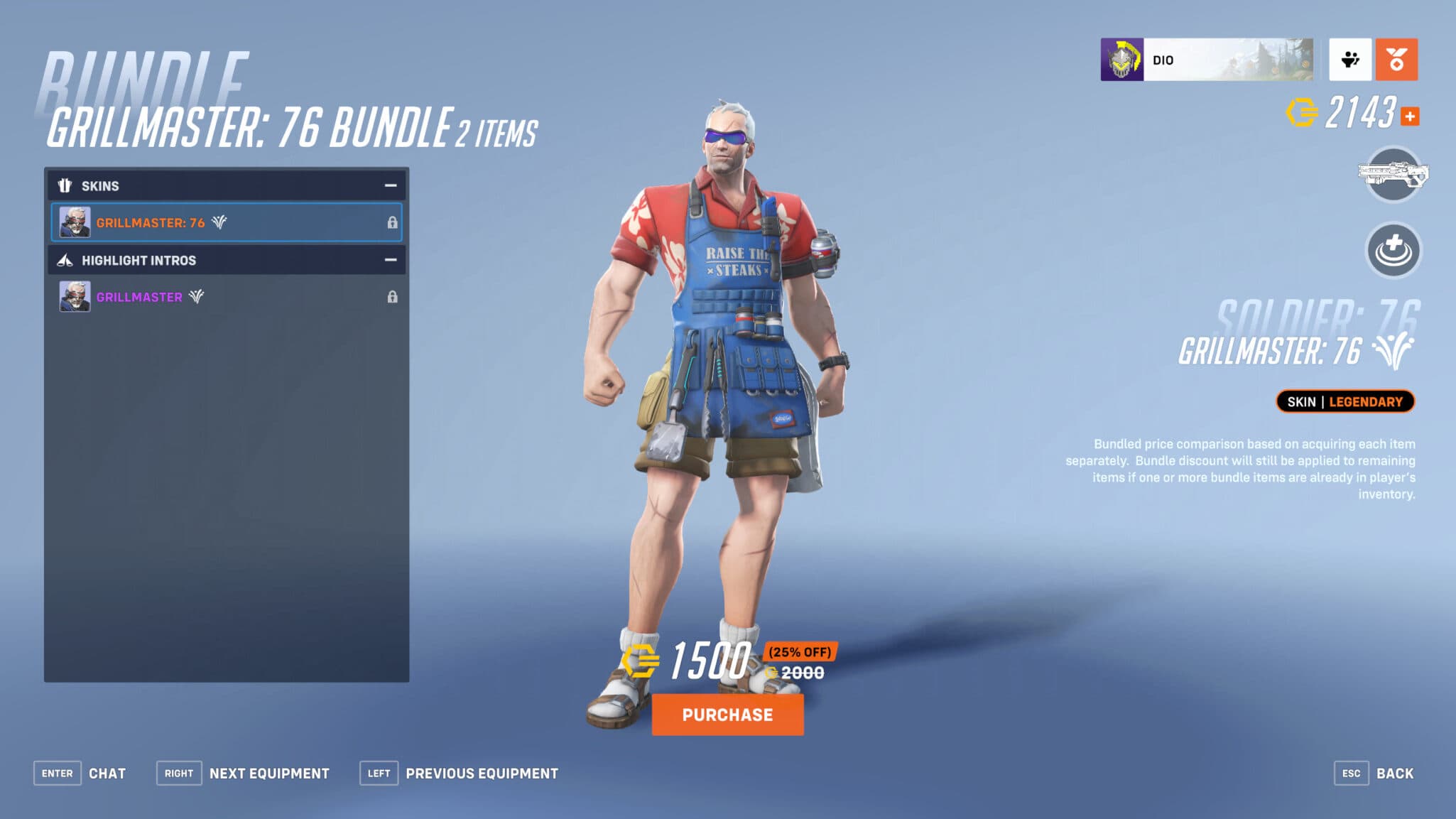Click the event icon next to Grillmaster: 76
Viewport: 1456px width, 819px height.
[219, 222]
